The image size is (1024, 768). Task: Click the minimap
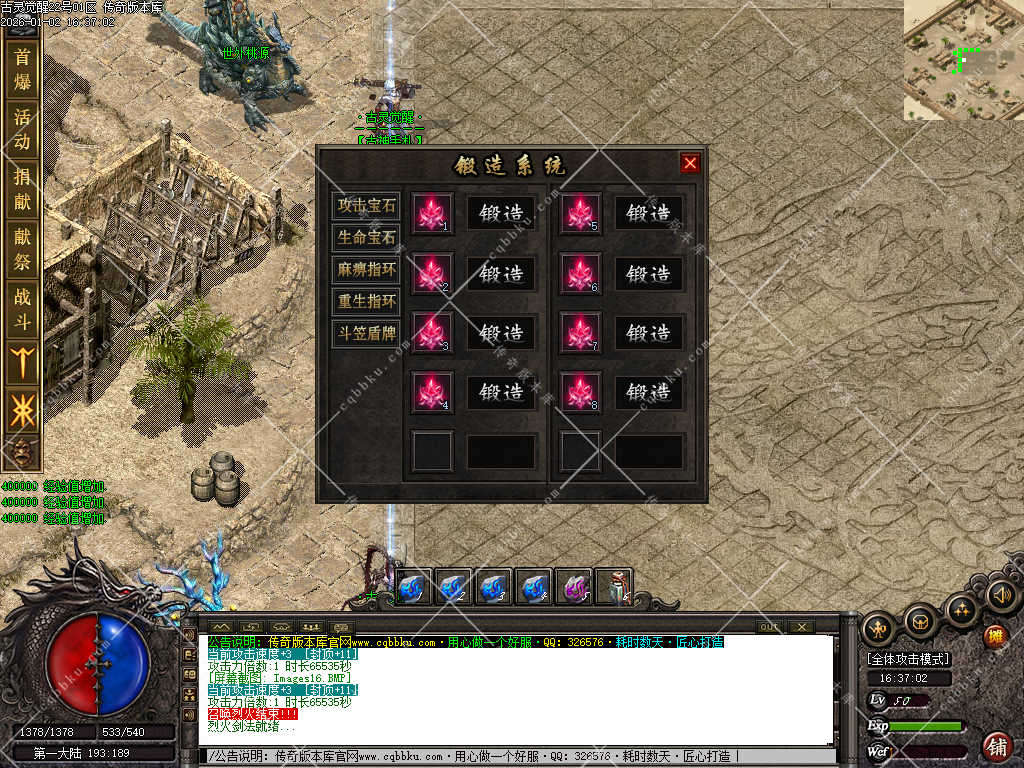click(x=963, y=60)
